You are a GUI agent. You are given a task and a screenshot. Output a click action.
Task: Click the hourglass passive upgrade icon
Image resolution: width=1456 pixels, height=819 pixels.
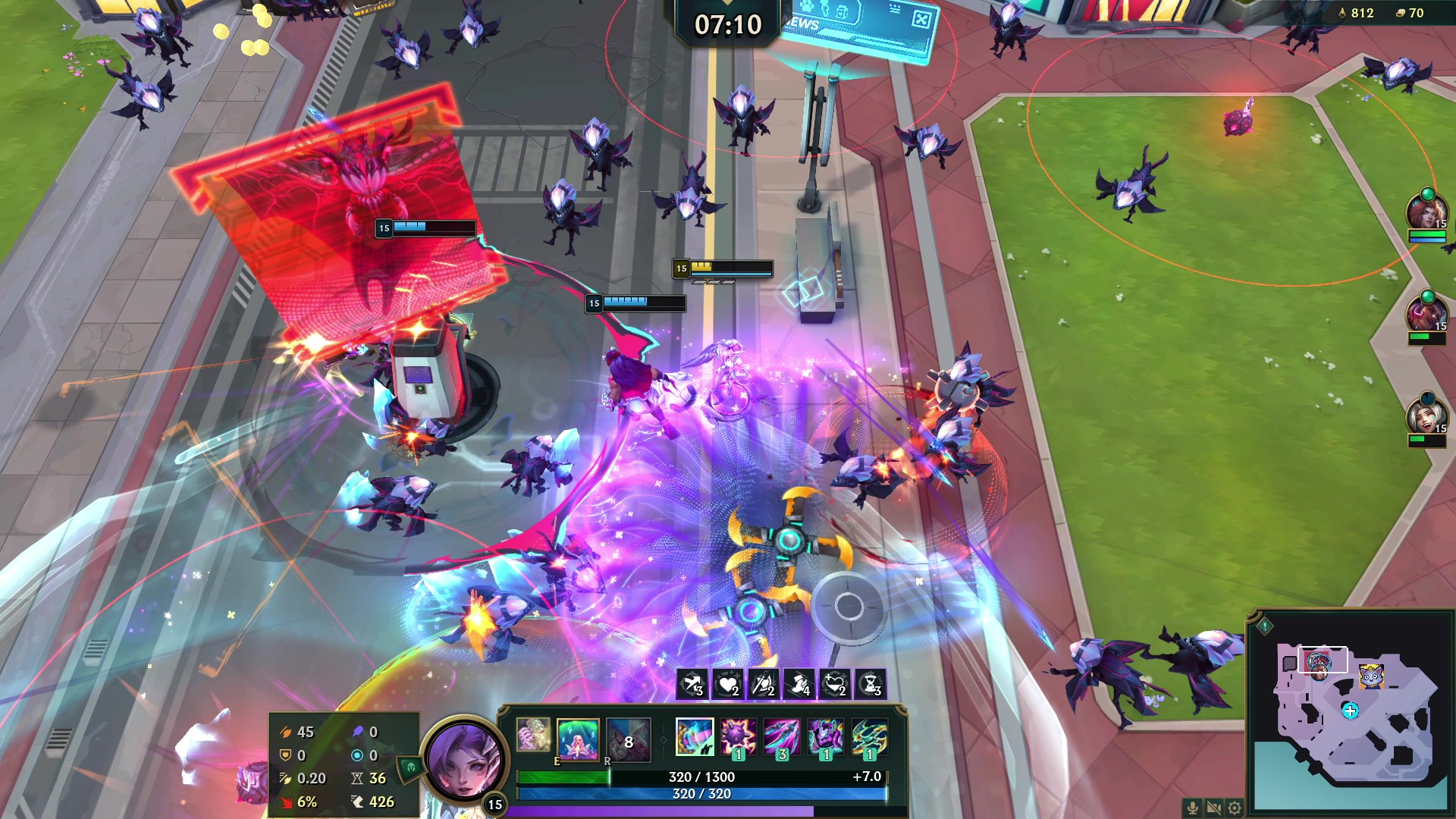click(x=871, y=685)
